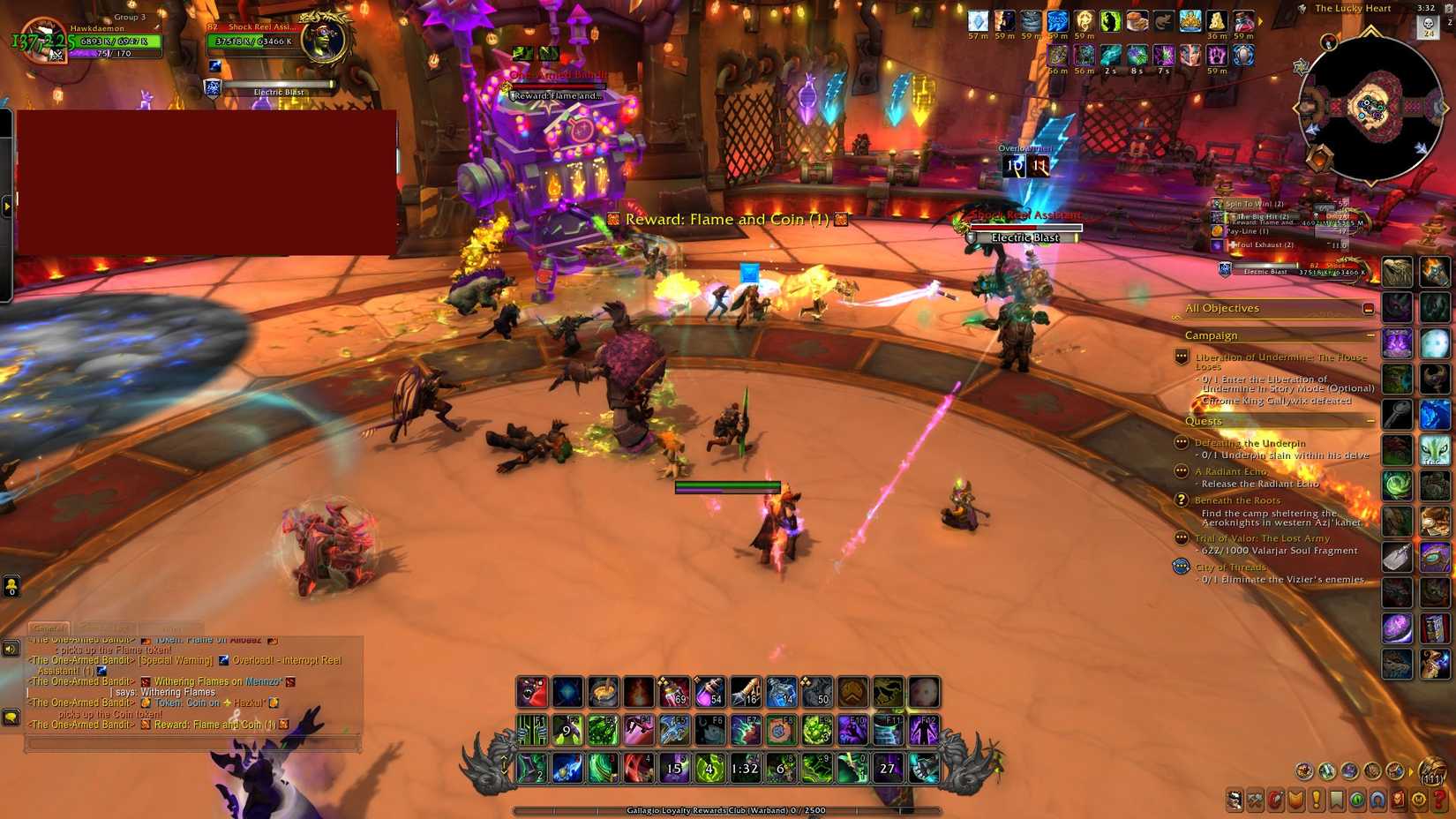Click the Gallagio Loyalty Rewards progress bar
Image resolution: width=1456 pixels, height=819 pixels.
coord(728,809)
